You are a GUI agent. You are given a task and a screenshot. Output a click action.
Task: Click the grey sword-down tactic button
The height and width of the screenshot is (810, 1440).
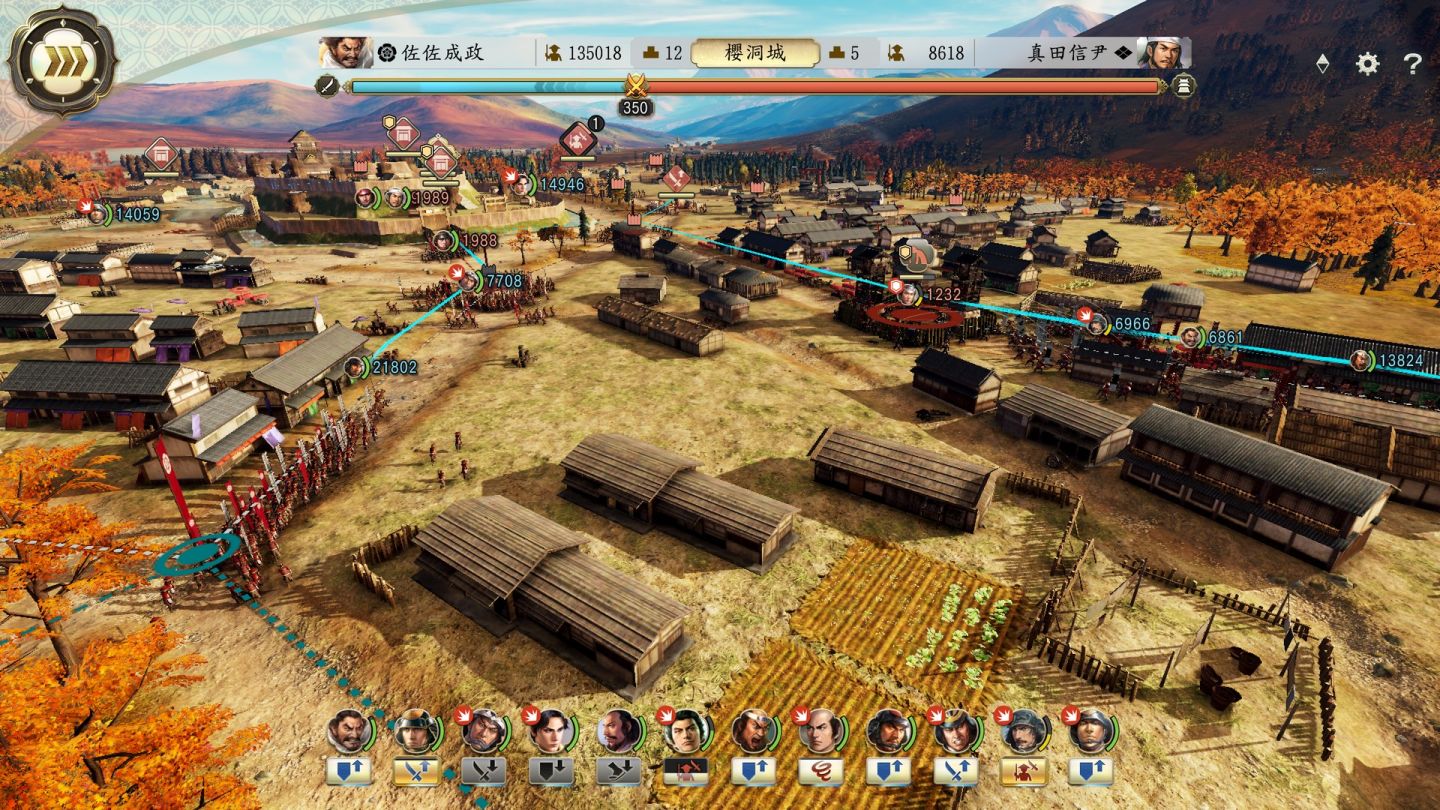(x=483, y=771)
